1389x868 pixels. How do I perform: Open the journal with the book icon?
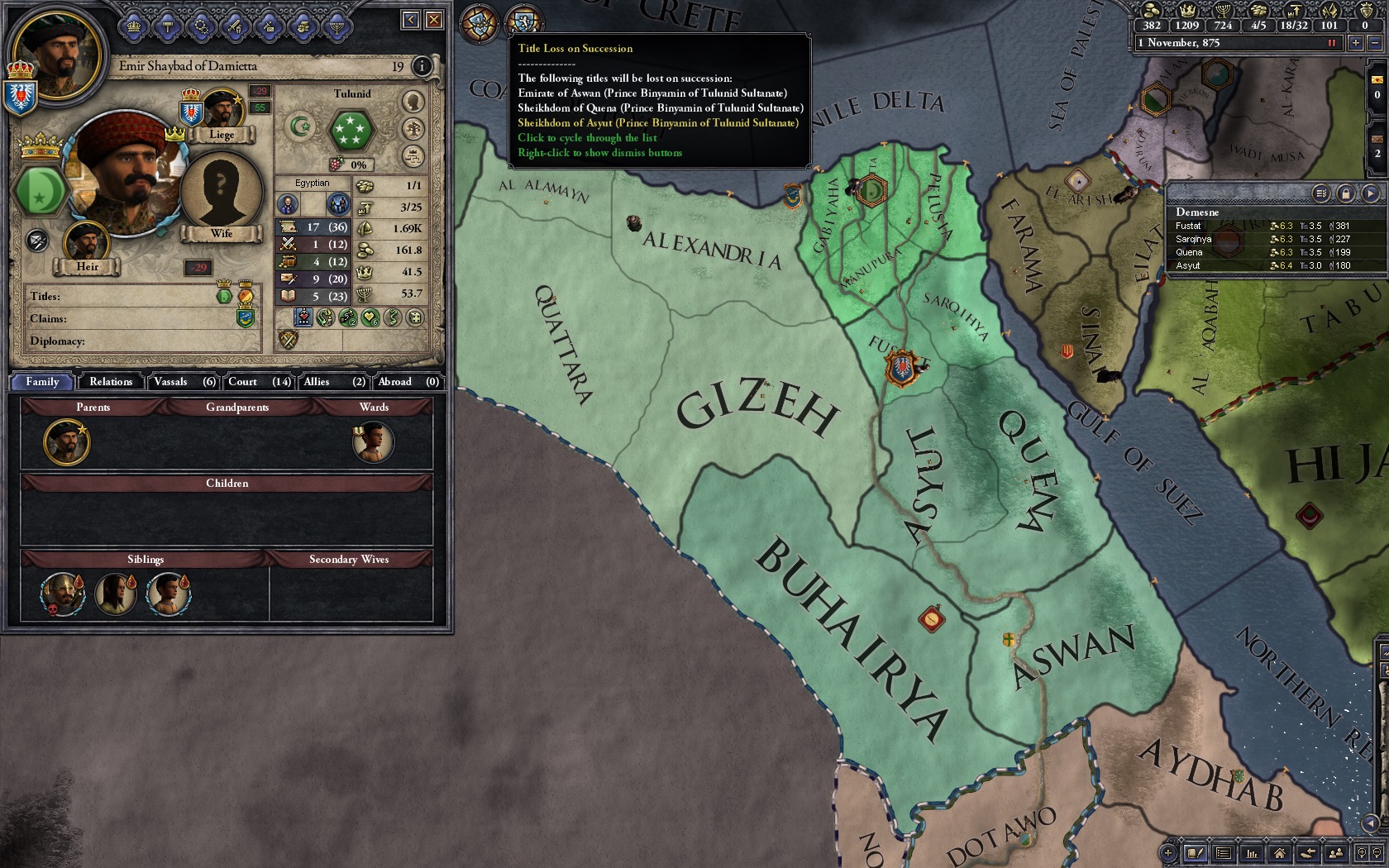1195,852
